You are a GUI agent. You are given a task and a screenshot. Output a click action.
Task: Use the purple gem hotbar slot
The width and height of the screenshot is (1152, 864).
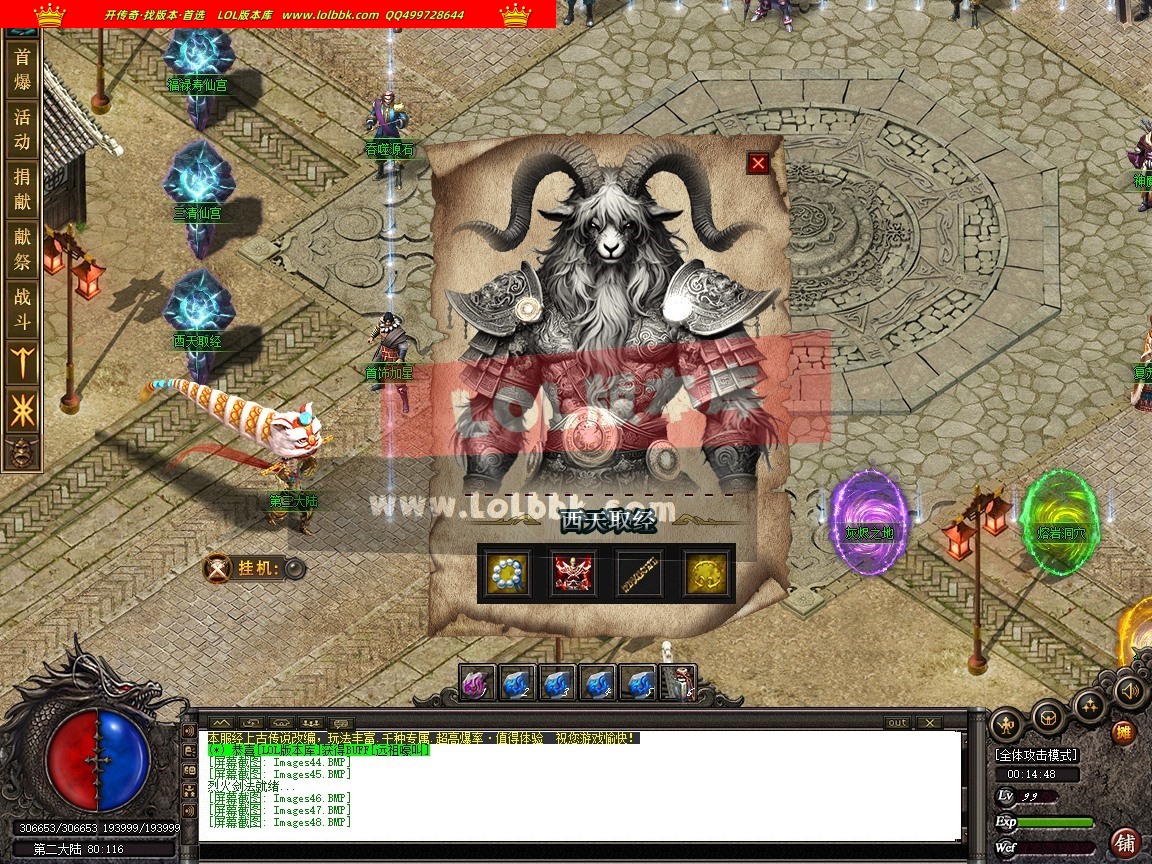click(x=478, y=684)
